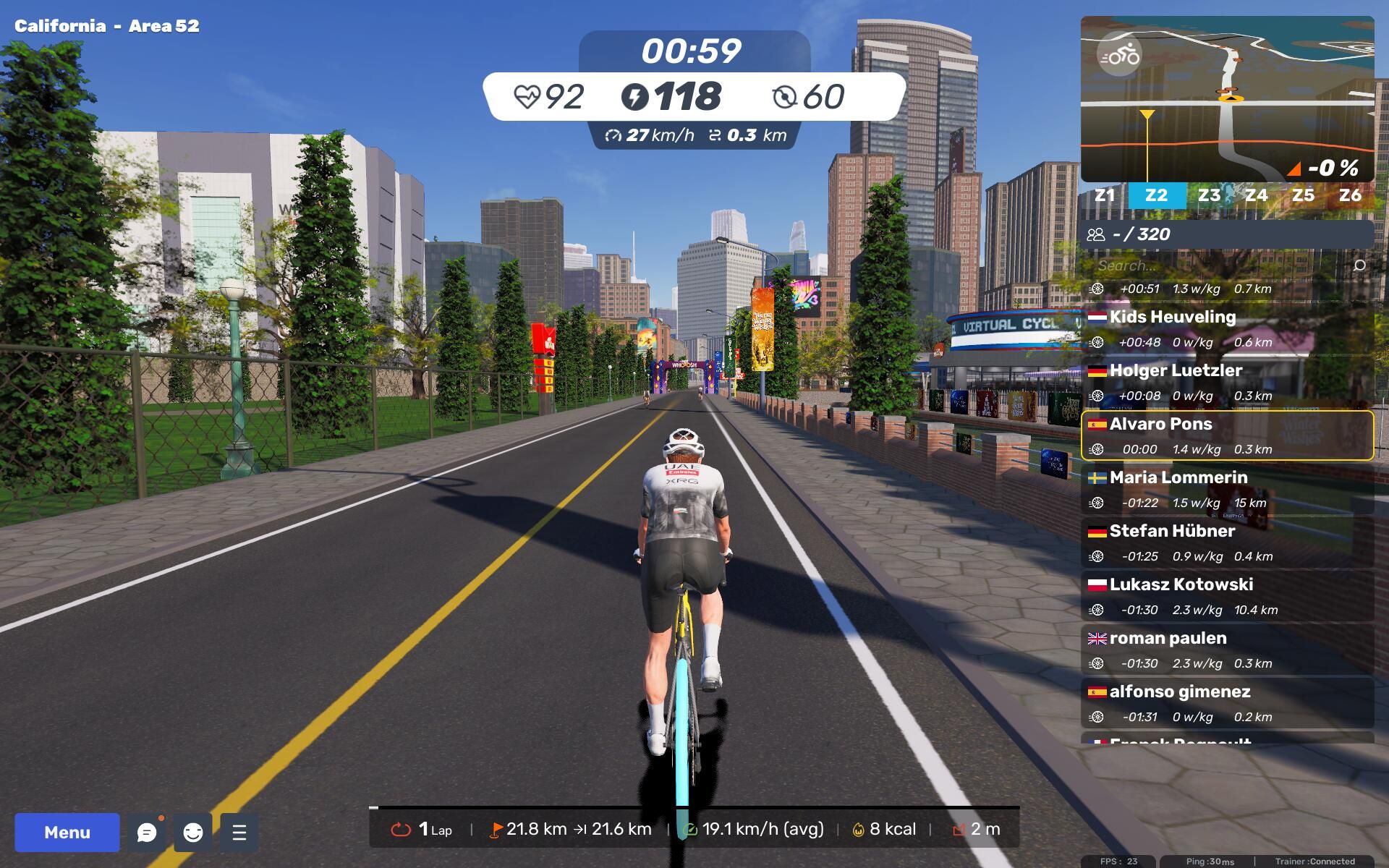The height and width of the screenshot is (868, 1389).
Task: Select the Z3 power zone
Action: pyautogui.click(x=1209, y=195)
